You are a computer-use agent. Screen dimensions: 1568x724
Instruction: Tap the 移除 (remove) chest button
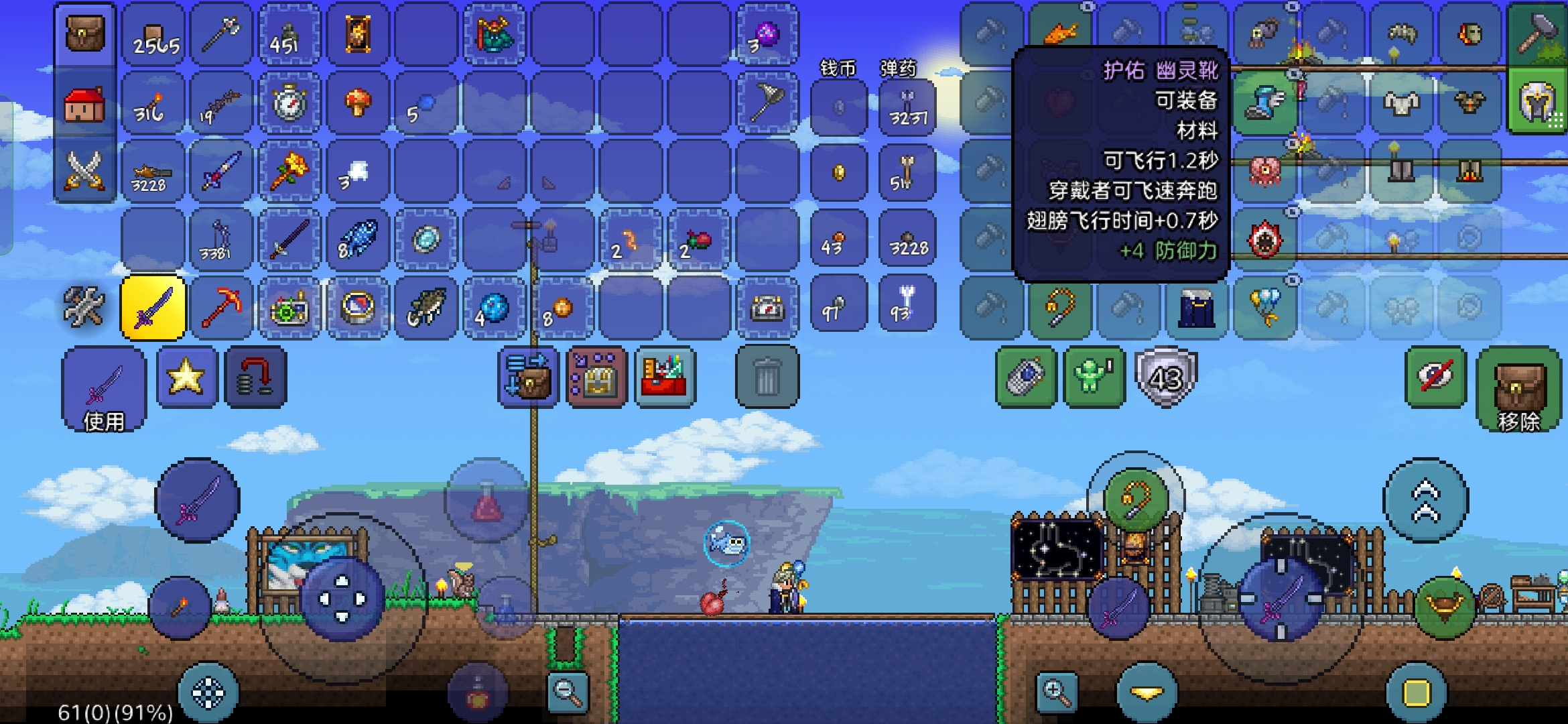[x=1518, y=390]
